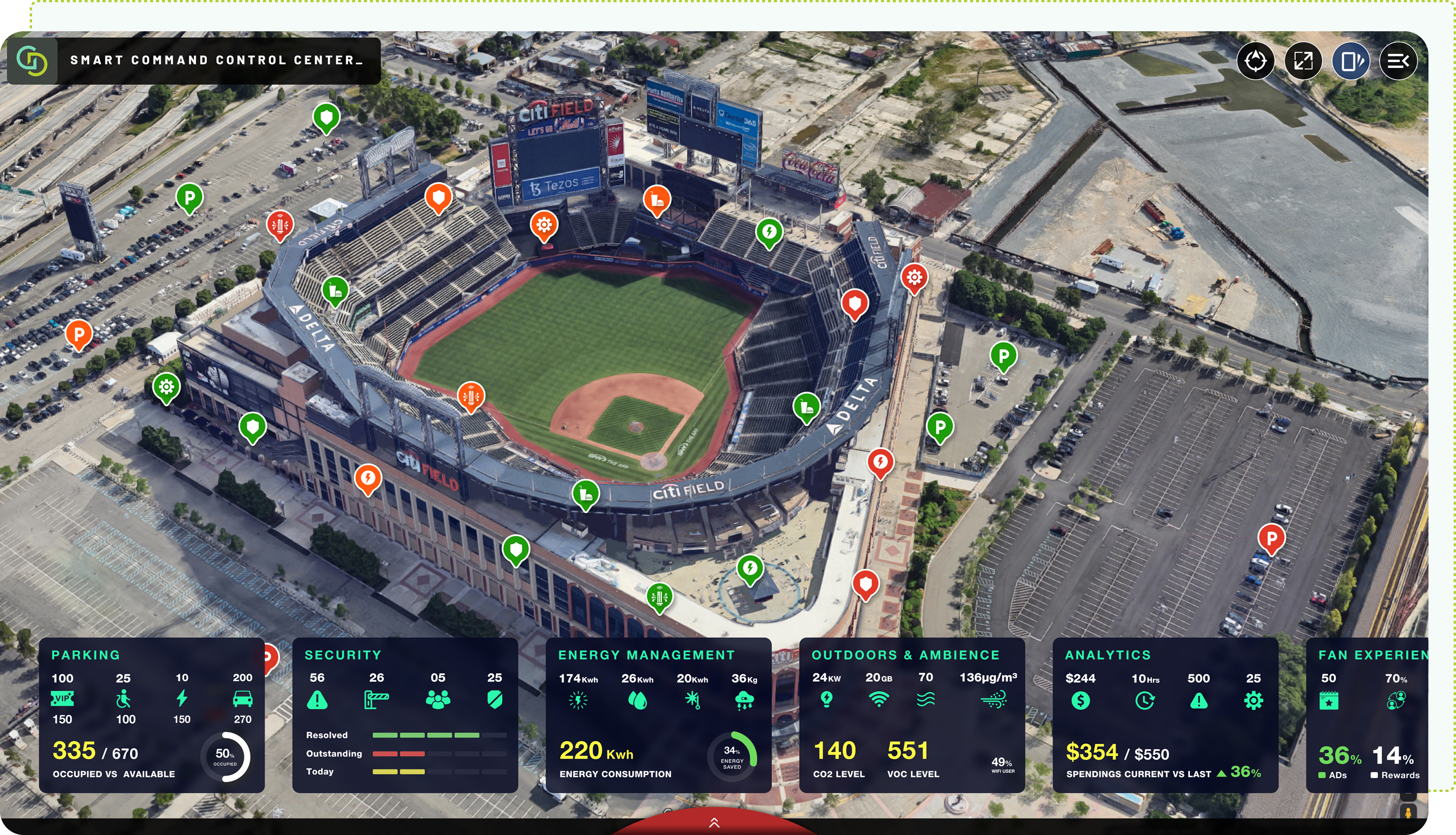Select the orange shield security marker
The height and width of the screenshot is (835, 1456).
[439, 197]
